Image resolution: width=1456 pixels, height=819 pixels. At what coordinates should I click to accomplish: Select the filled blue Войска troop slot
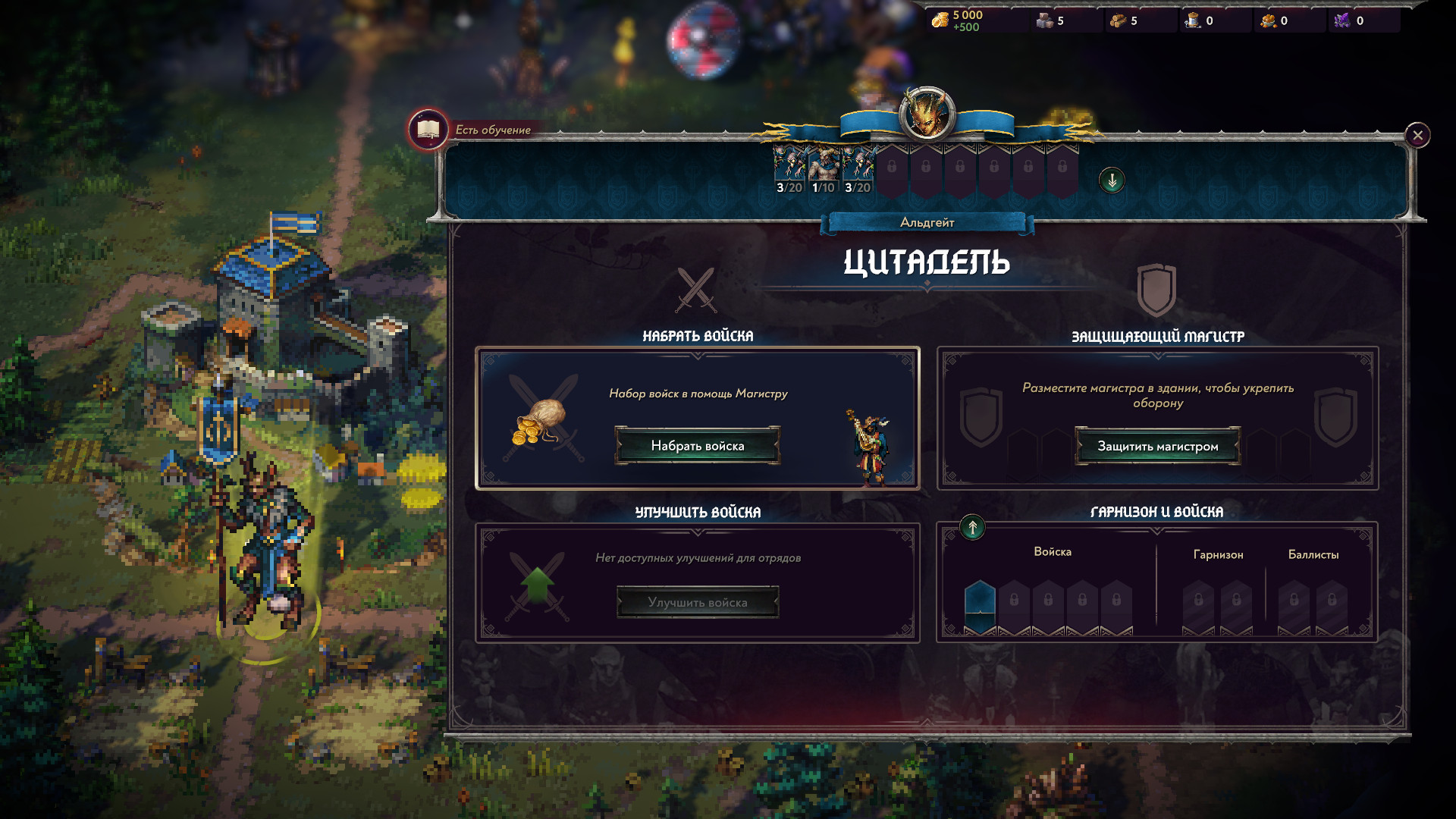pyautogui.click(x=980, y=605)
